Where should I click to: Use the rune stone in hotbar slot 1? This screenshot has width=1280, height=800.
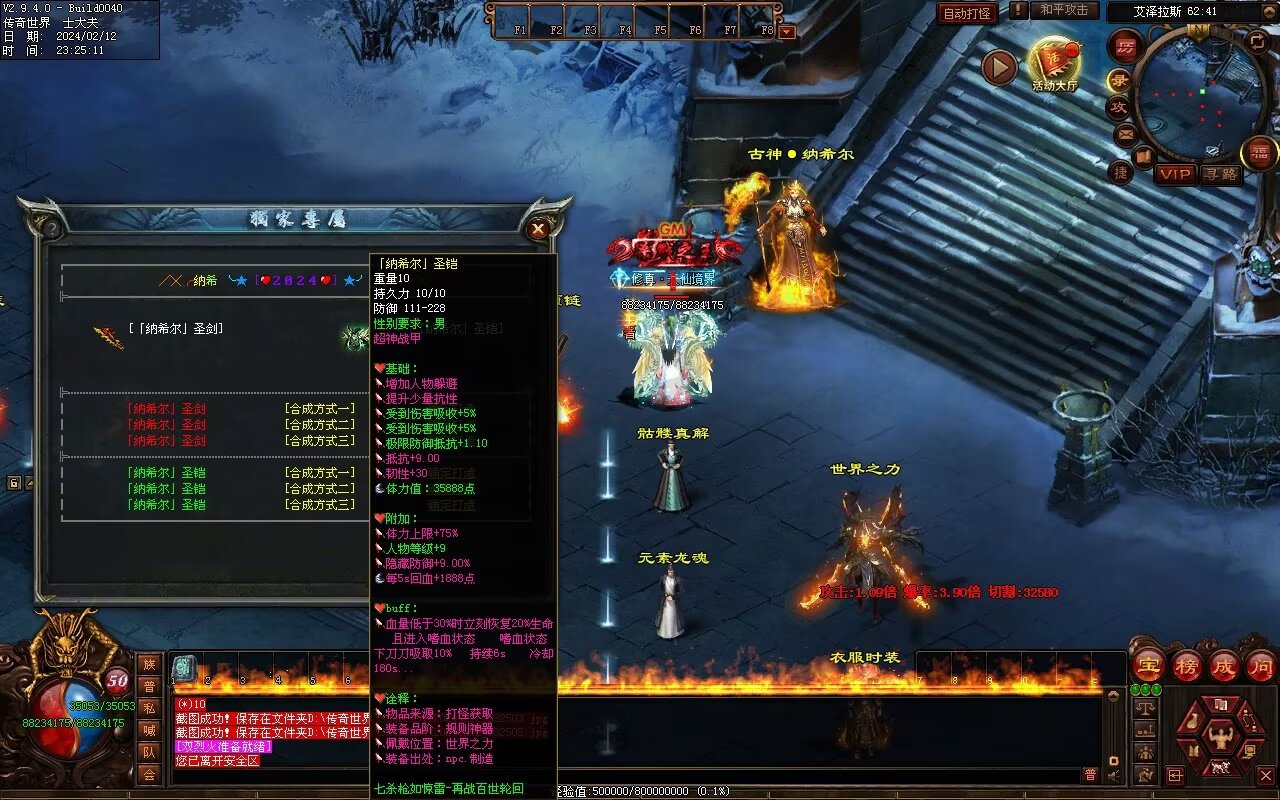tap(185, 668)
